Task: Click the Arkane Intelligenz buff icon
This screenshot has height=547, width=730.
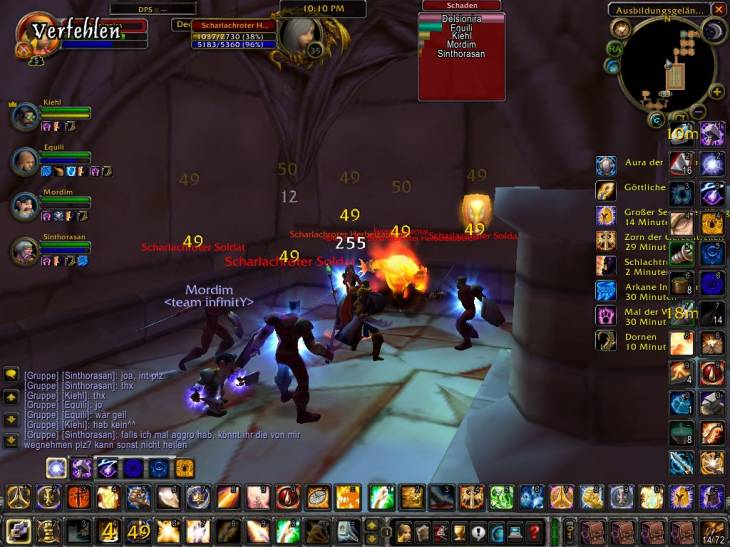Action: [x=606, y=290]
